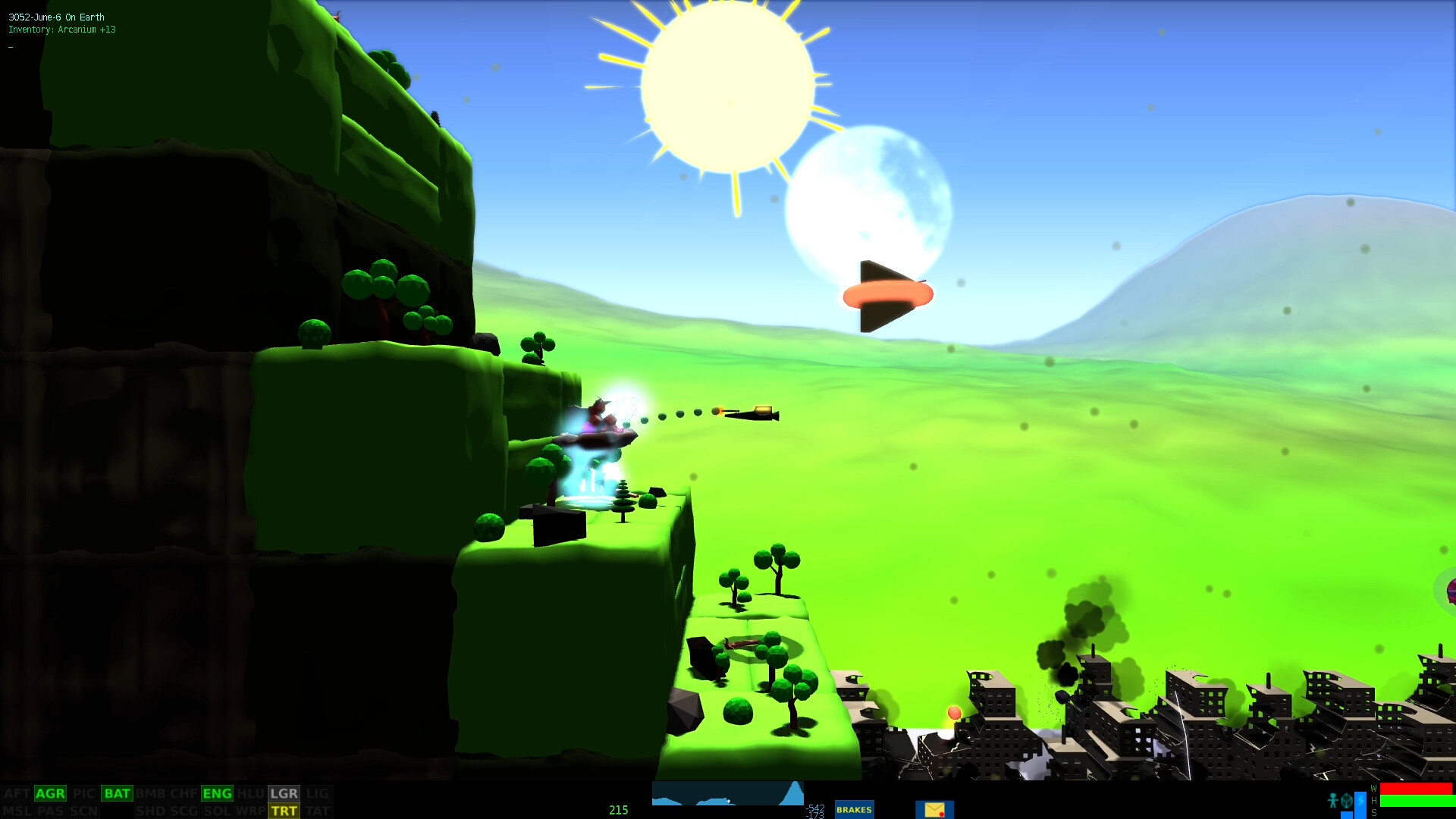
Task: Turn off the ENG engine module
Action: (217, 793)
